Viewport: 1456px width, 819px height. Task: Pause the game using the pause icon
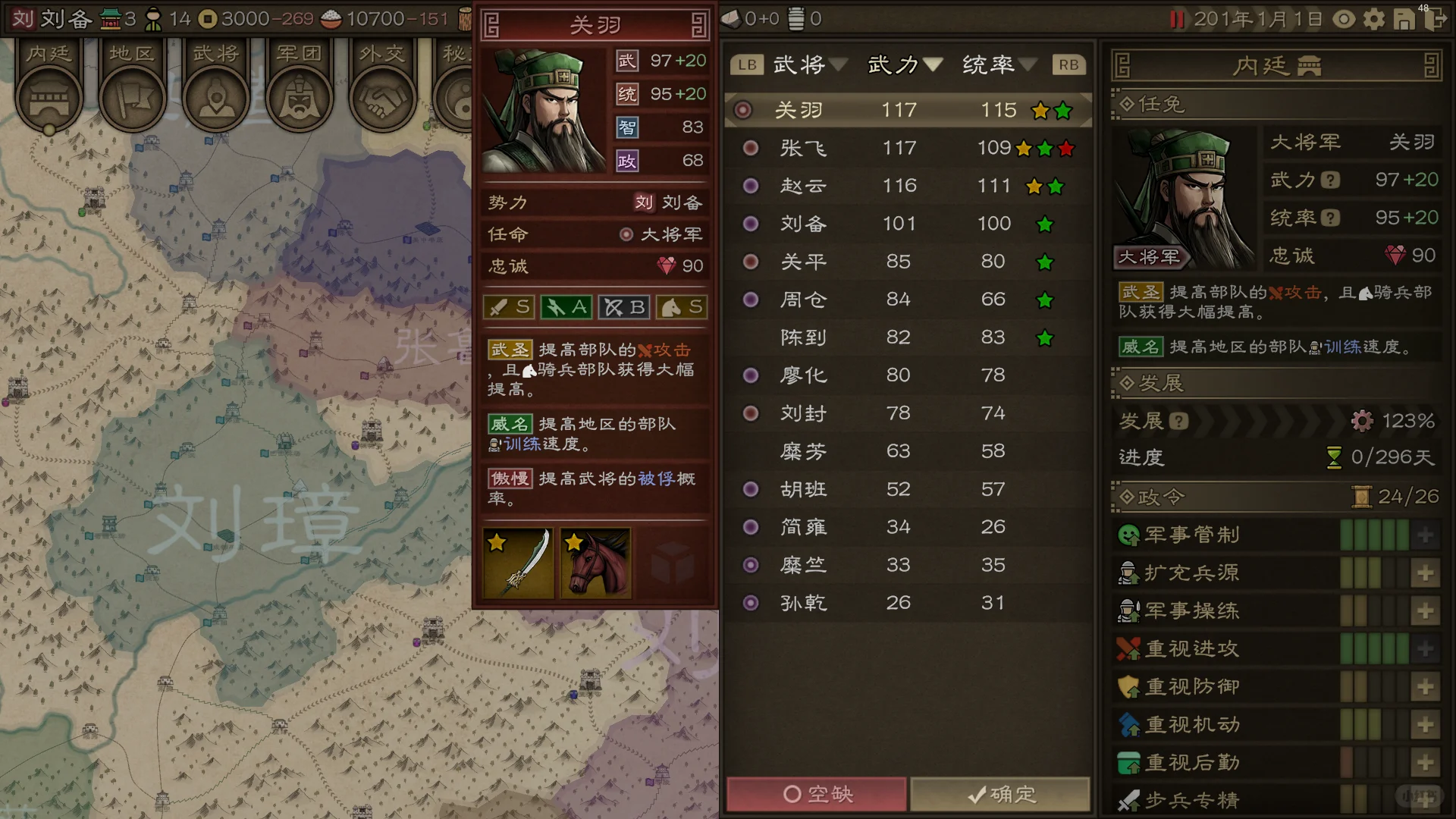pyautogui.click(x=1178, y=20)
